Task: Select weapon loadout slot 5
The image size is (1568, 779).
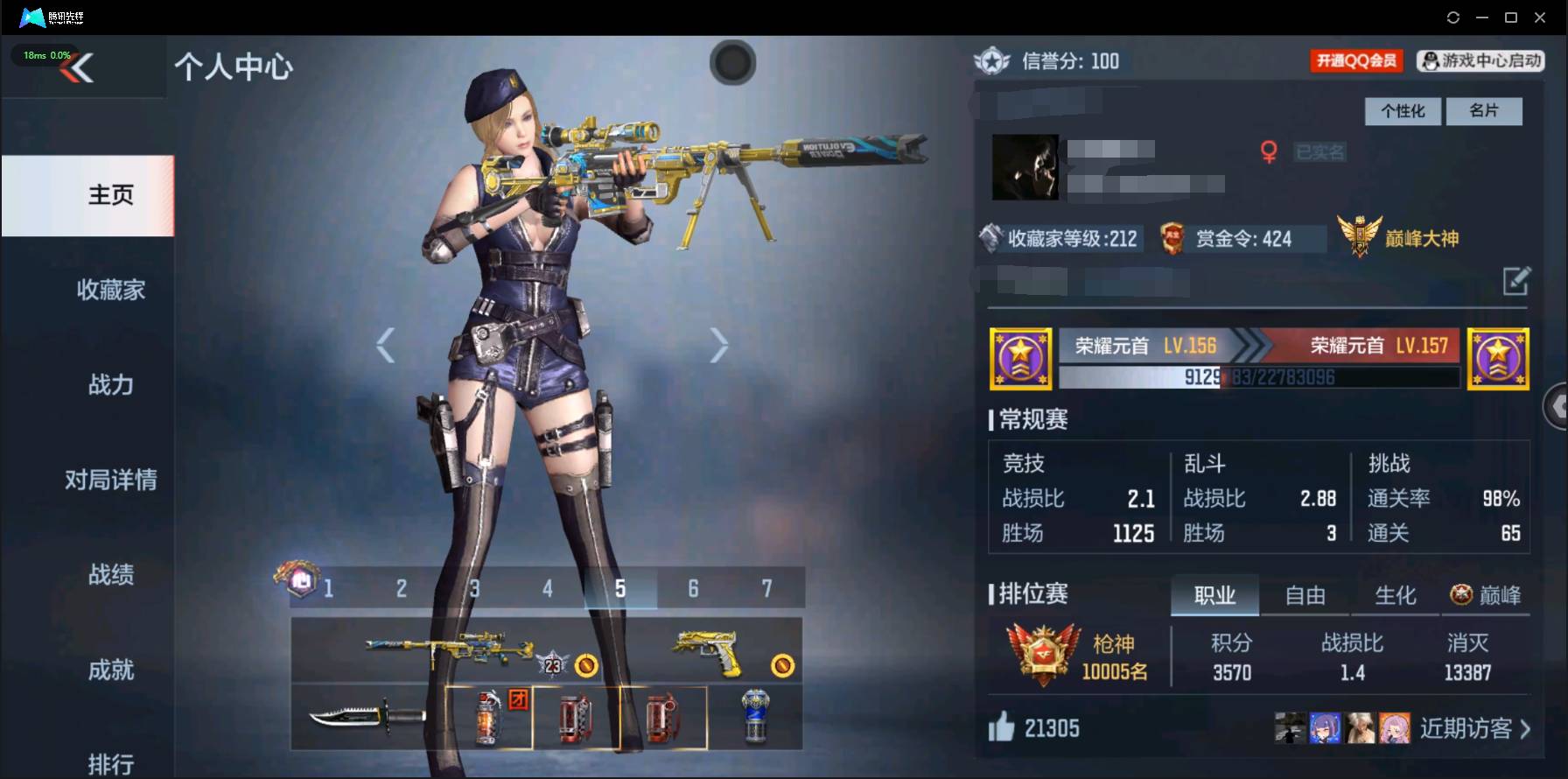Action: [620, 589]
